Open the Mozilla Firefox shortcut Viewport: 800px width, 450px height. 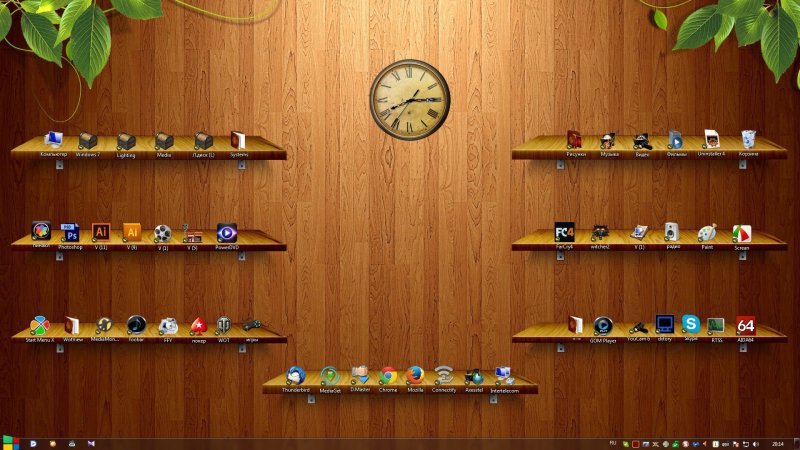(x=416, y=376)
